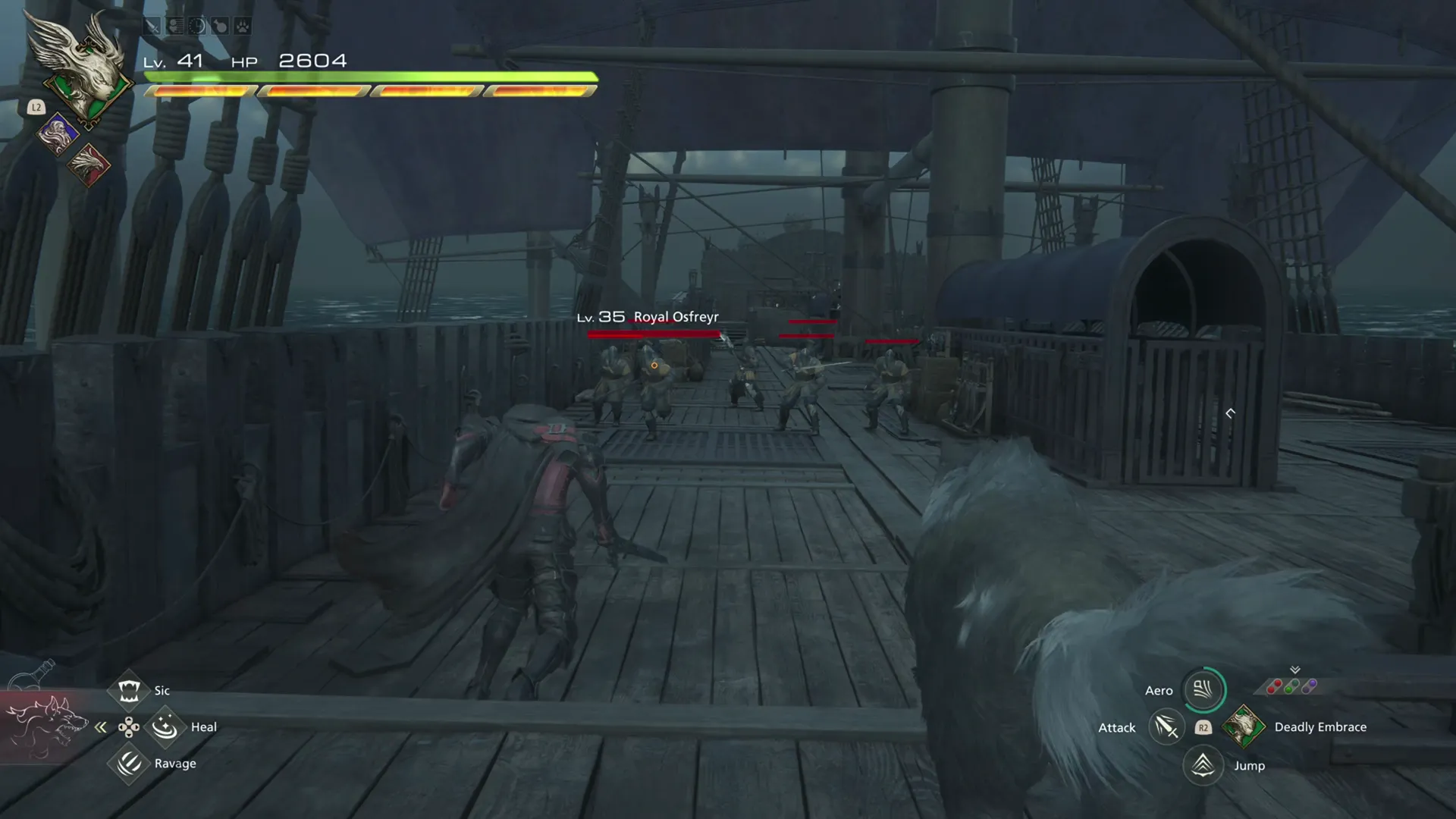The image size is (1456, 819).
Task: Click the d-pad navigation cluster
Action: click(x=128, y=726)
